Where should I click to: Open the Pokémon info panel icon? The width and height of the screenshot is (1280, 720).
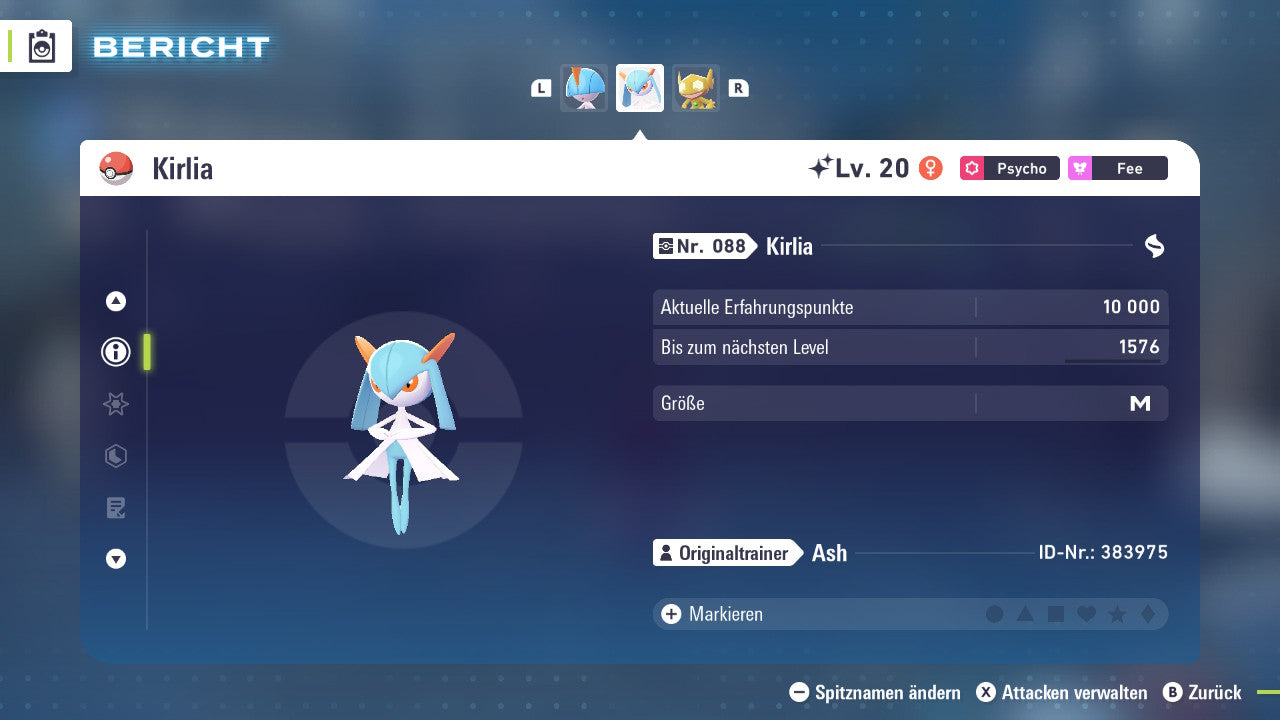[x=115, y=352]
